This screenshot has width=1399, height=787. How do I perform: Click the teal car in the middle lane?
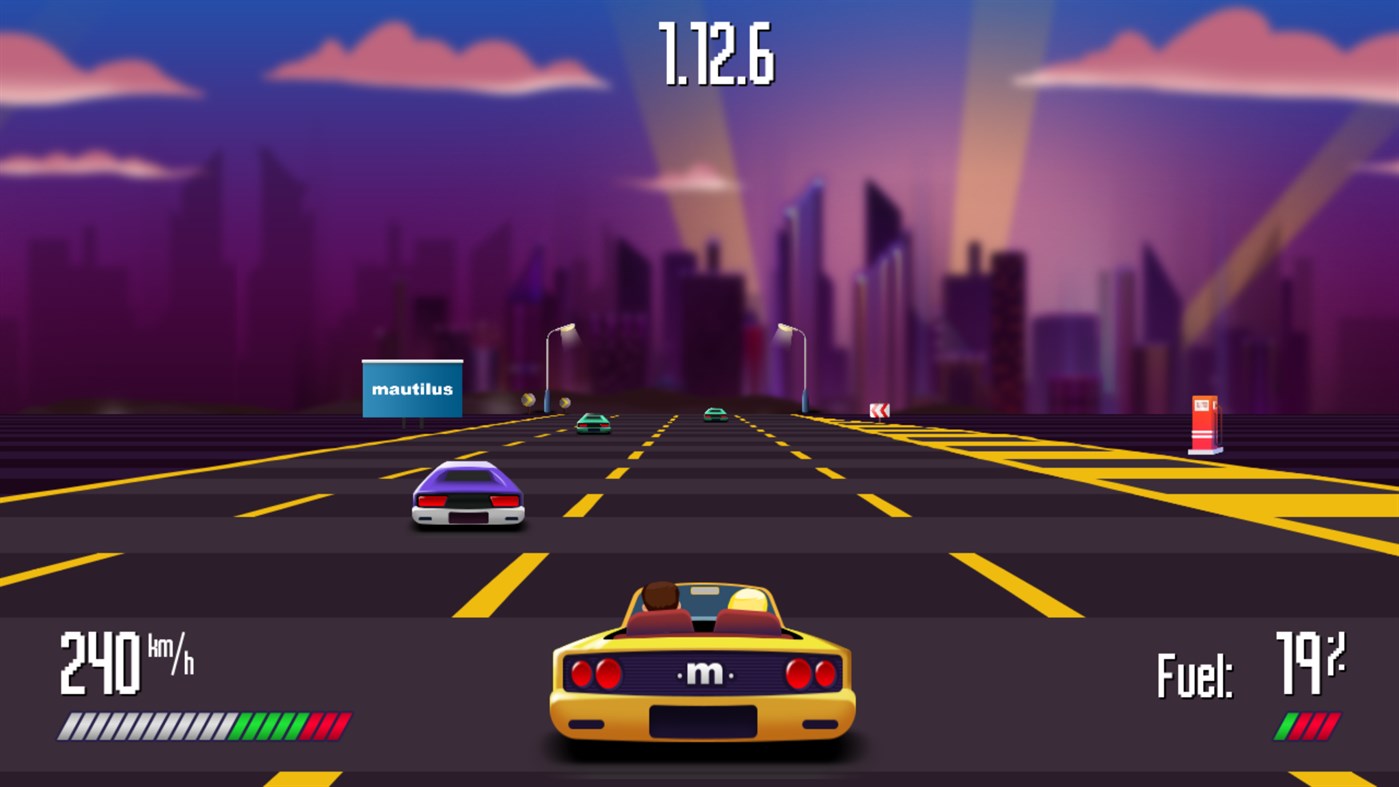click(x=714, y=415)
